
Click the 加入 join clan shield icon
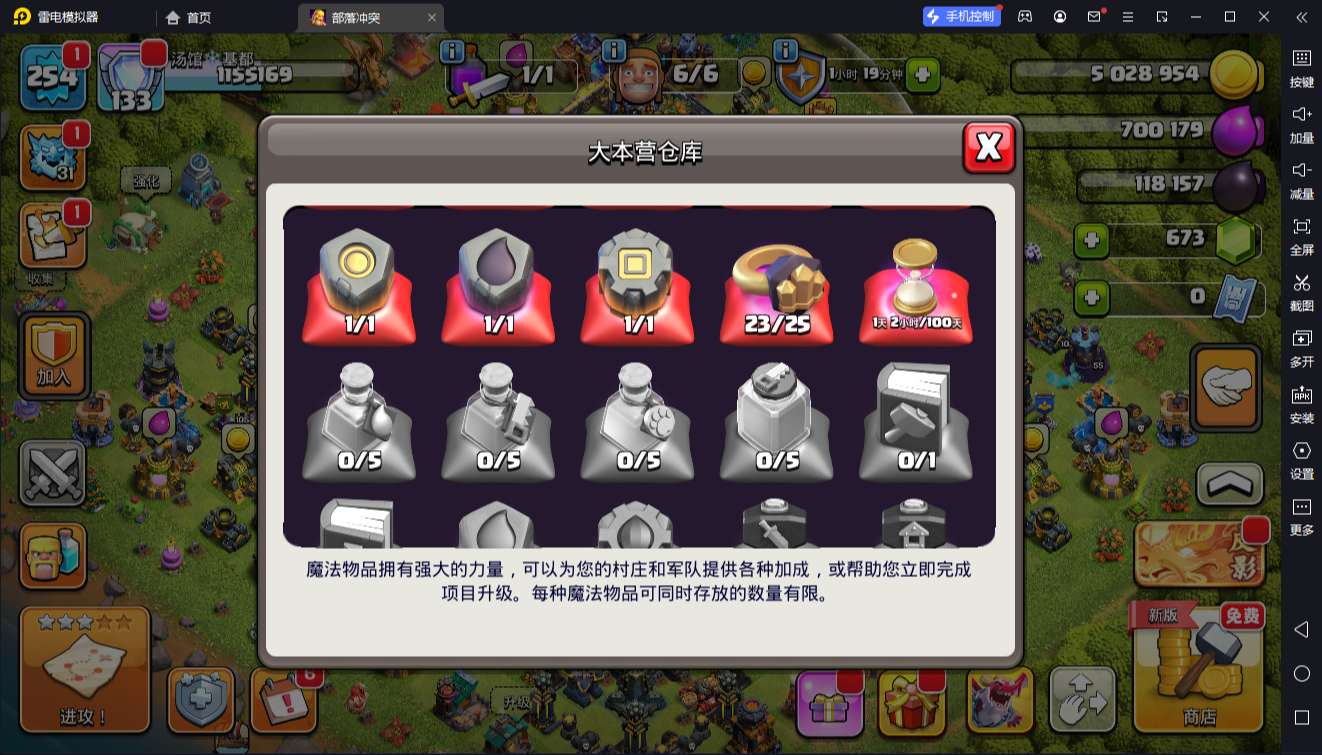click(x=53, y=355)
